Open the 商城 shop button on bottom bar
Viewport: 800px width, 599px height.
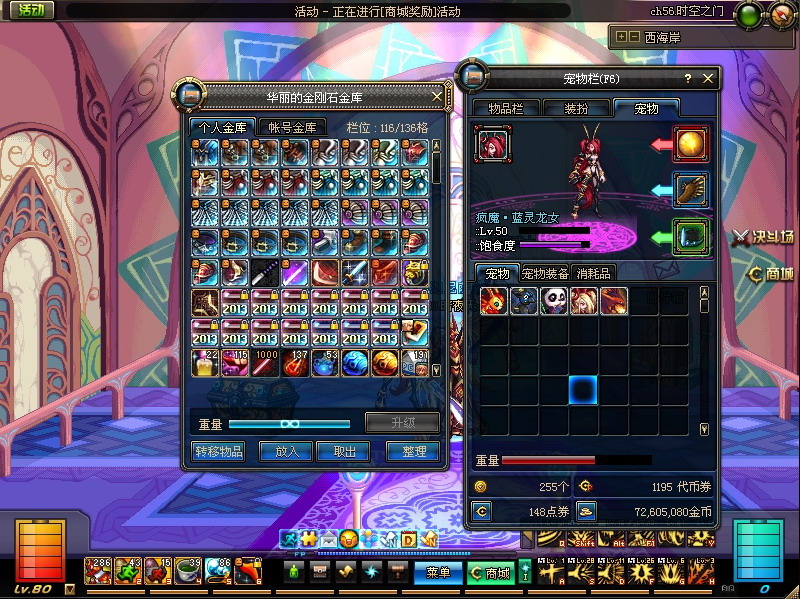tap(489, 573)
